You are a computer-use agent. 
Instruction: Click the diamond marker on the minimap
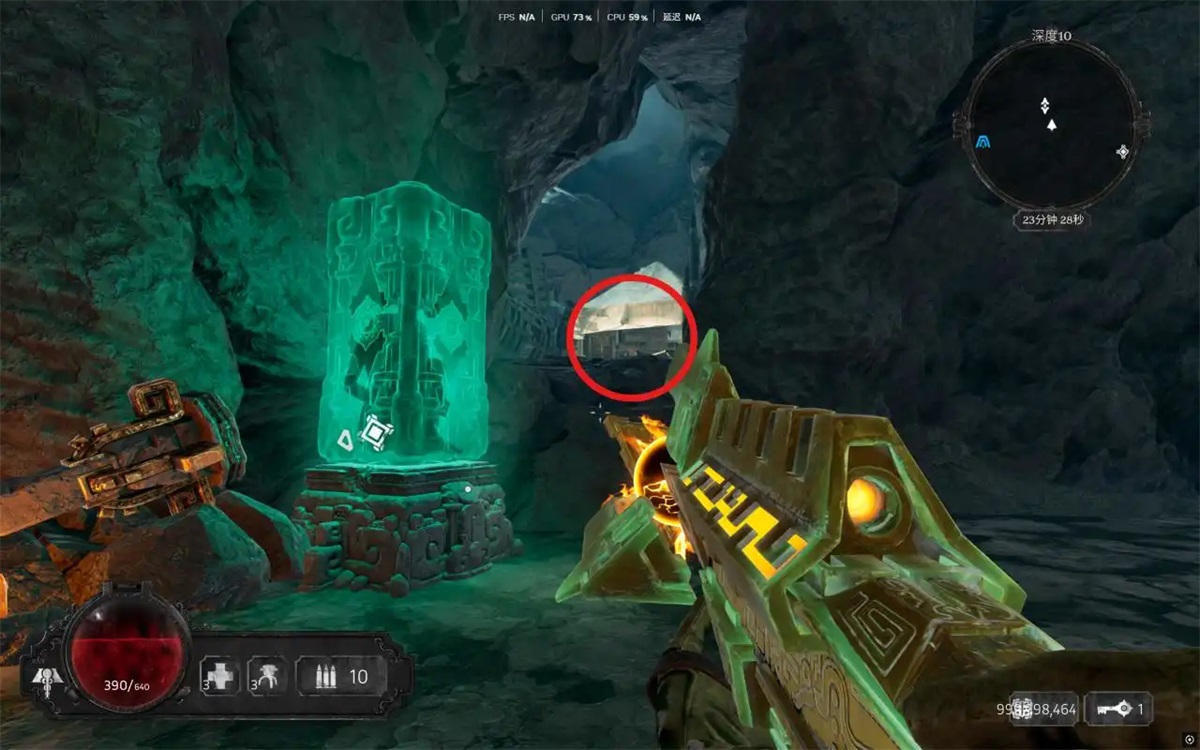(1122, 152)
